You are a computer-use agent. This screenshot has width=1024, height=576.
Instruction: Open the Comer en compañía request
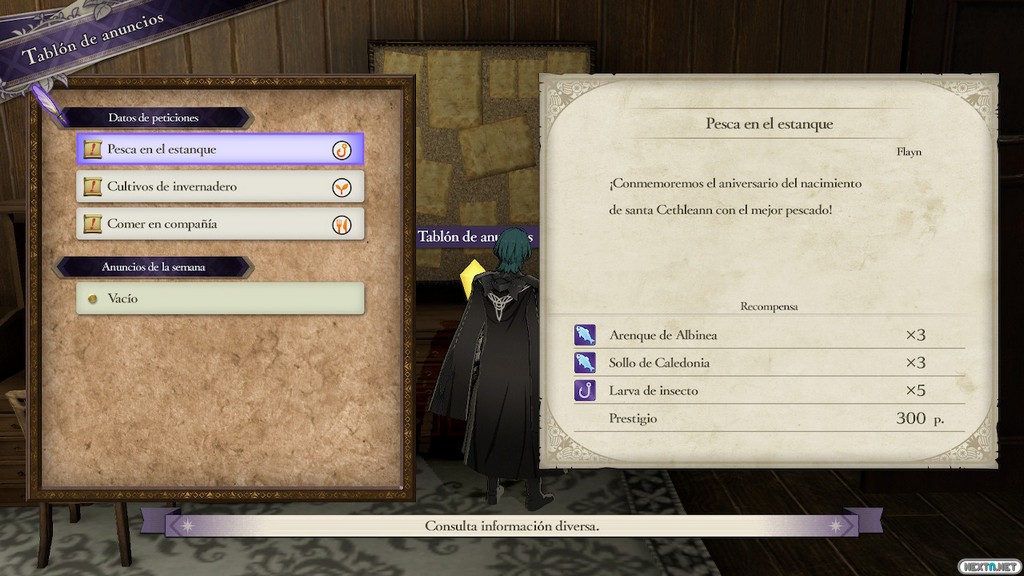pos(220,224)
